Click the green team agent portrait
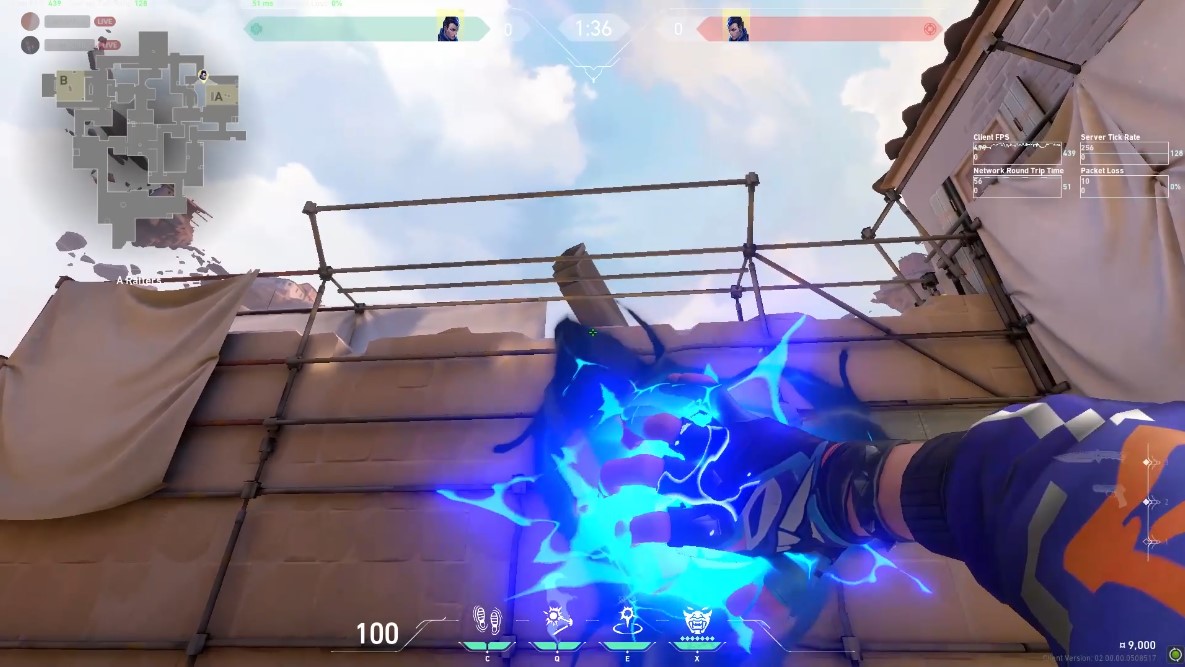 tap(449, 28)
